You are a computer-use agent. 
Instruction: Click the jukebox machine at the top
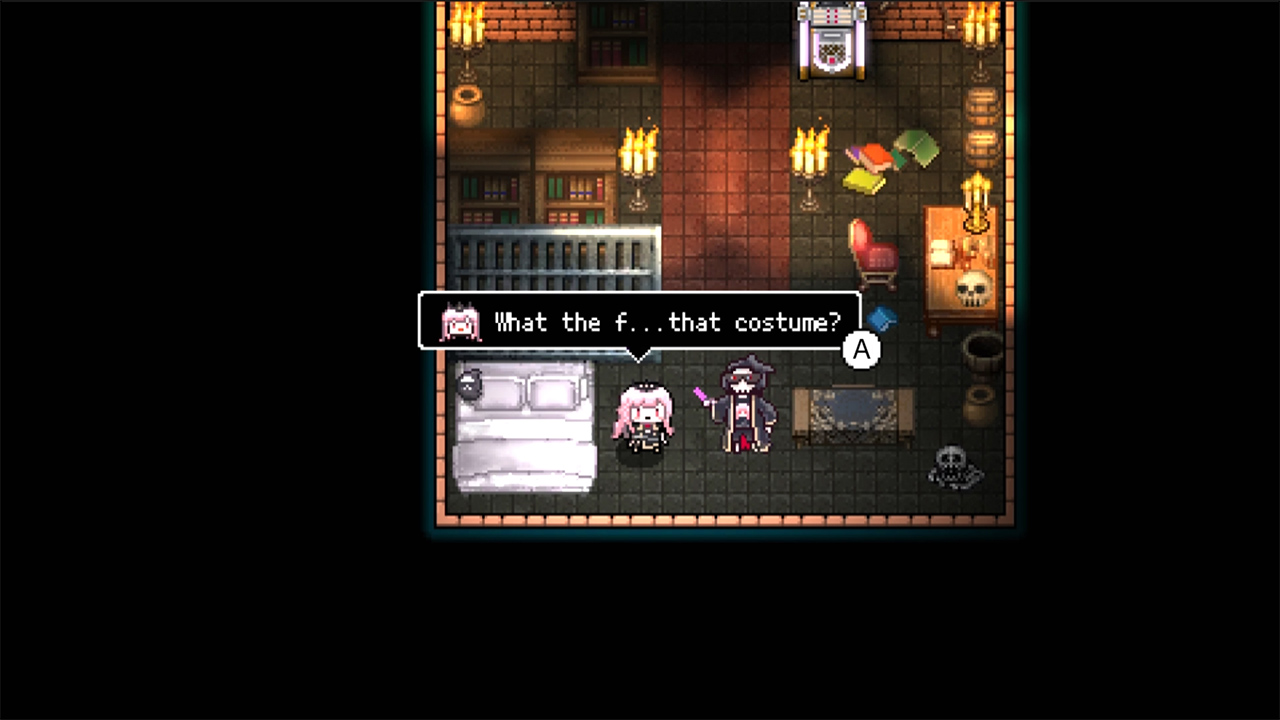832,42
